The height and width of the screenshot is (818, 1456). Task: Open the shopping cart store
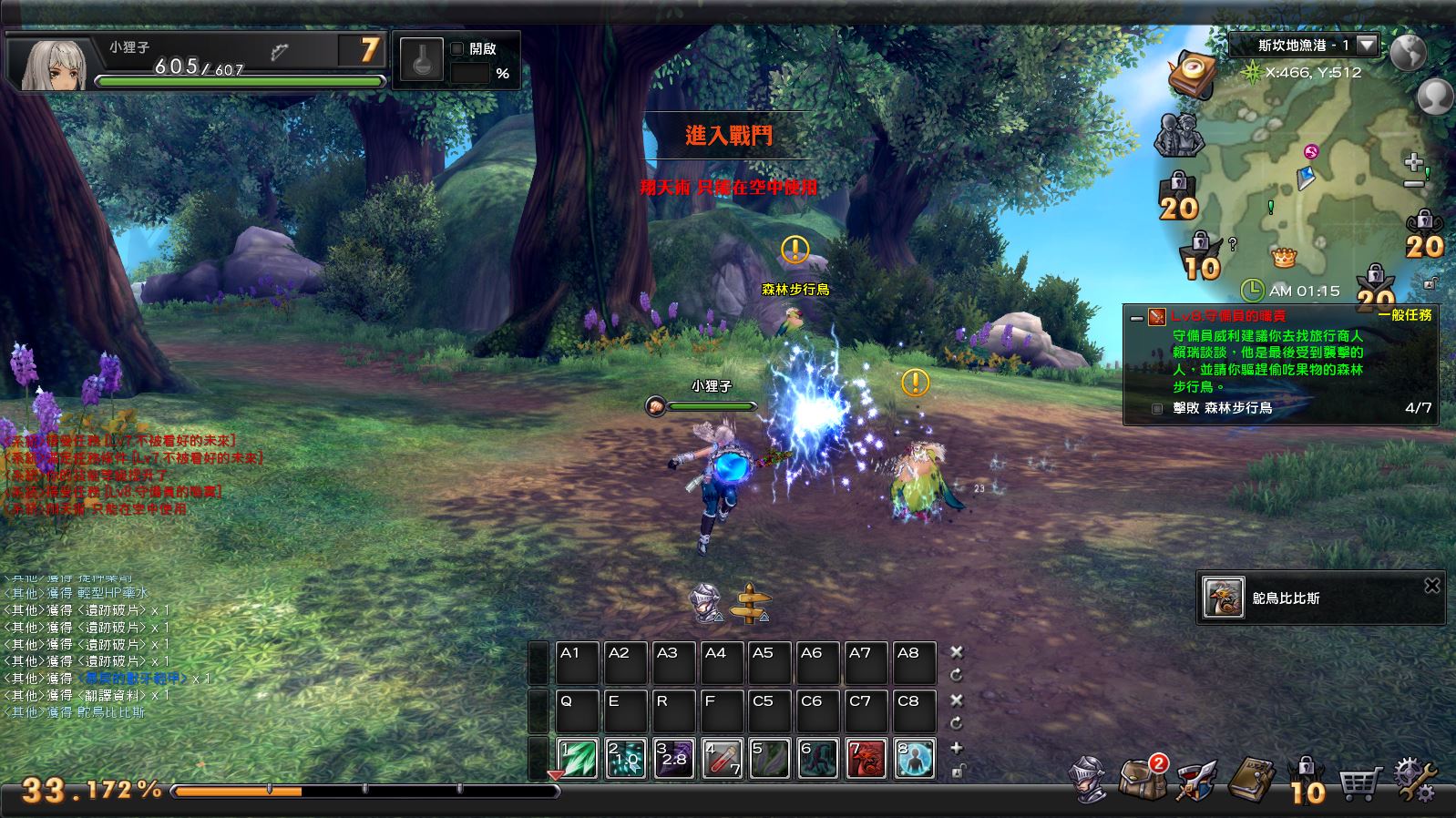(1361, 781)
